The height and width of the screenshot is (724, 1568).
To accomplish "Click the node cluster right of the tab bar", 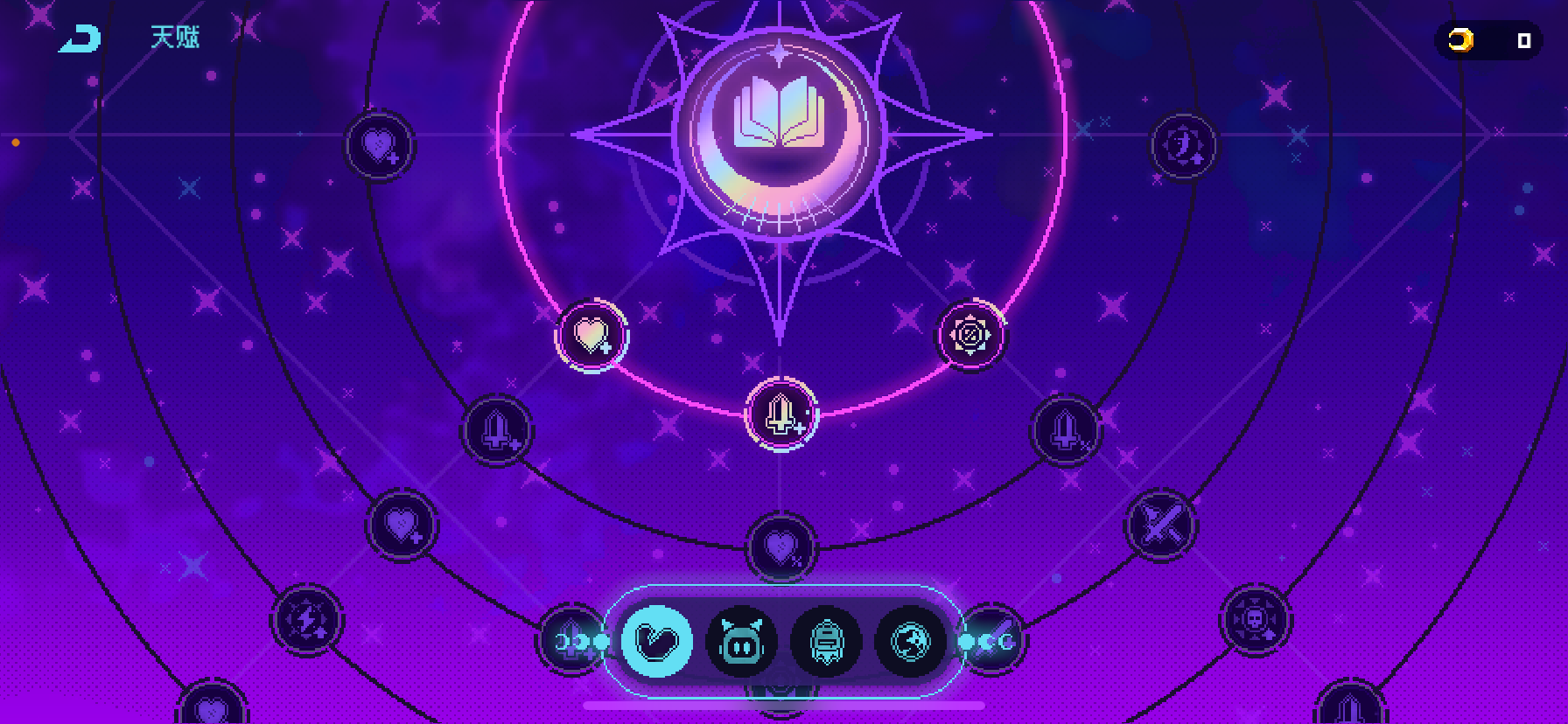I will coord(994,642).
